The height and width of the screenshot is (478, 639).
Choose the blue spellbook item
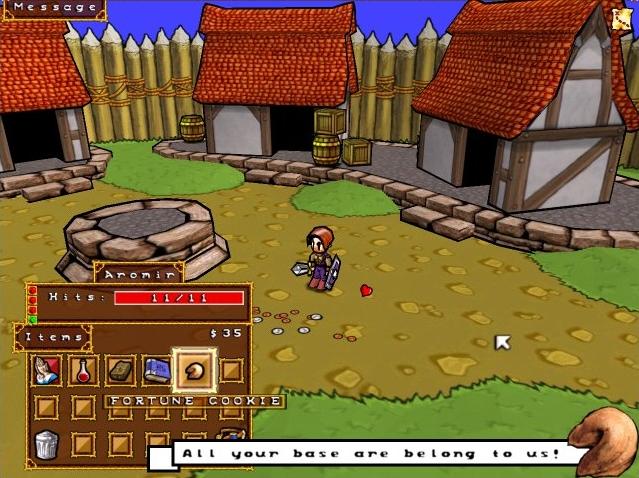pyautogui.click(x=157, y=370)
